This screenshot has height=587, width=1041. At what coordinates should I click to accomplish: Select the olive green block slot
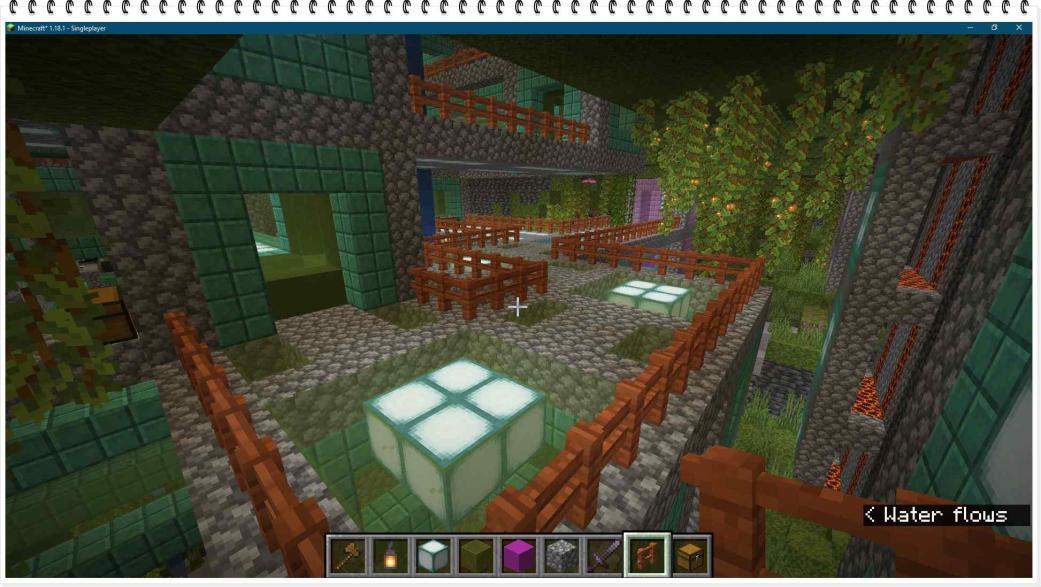point(475,555)
